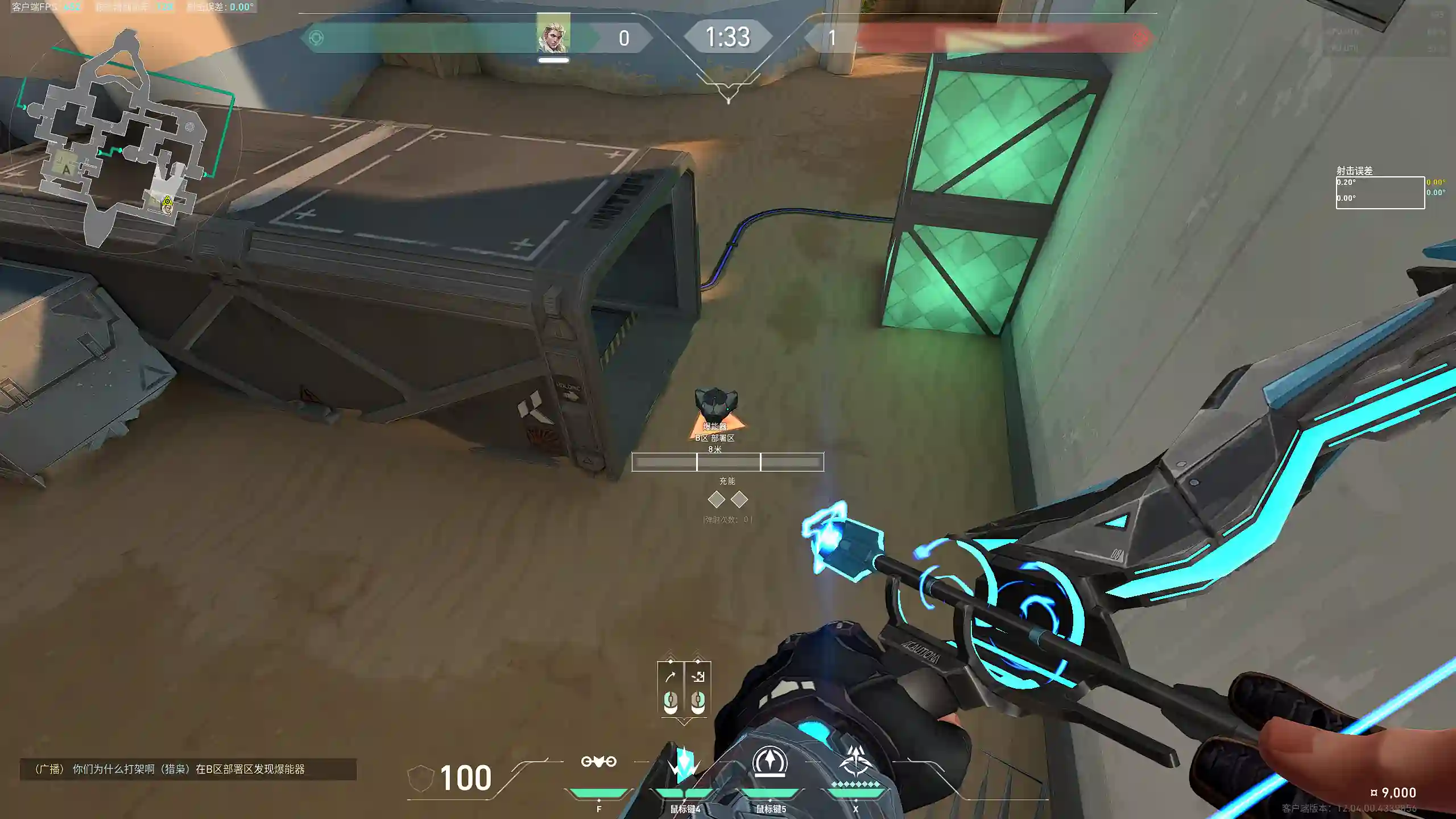Click the Sova player portrait in scoreboard
Image resolution: width=1456 pixels, height=819 pixels.
(553, 34)
